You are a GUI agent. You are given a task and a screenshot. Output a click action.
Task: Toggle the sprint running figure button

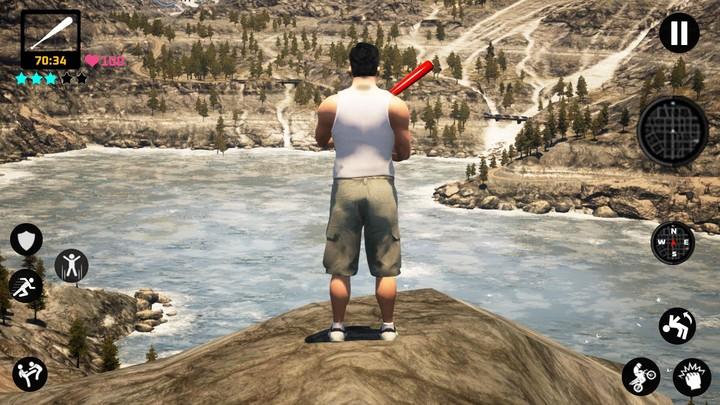26,286
